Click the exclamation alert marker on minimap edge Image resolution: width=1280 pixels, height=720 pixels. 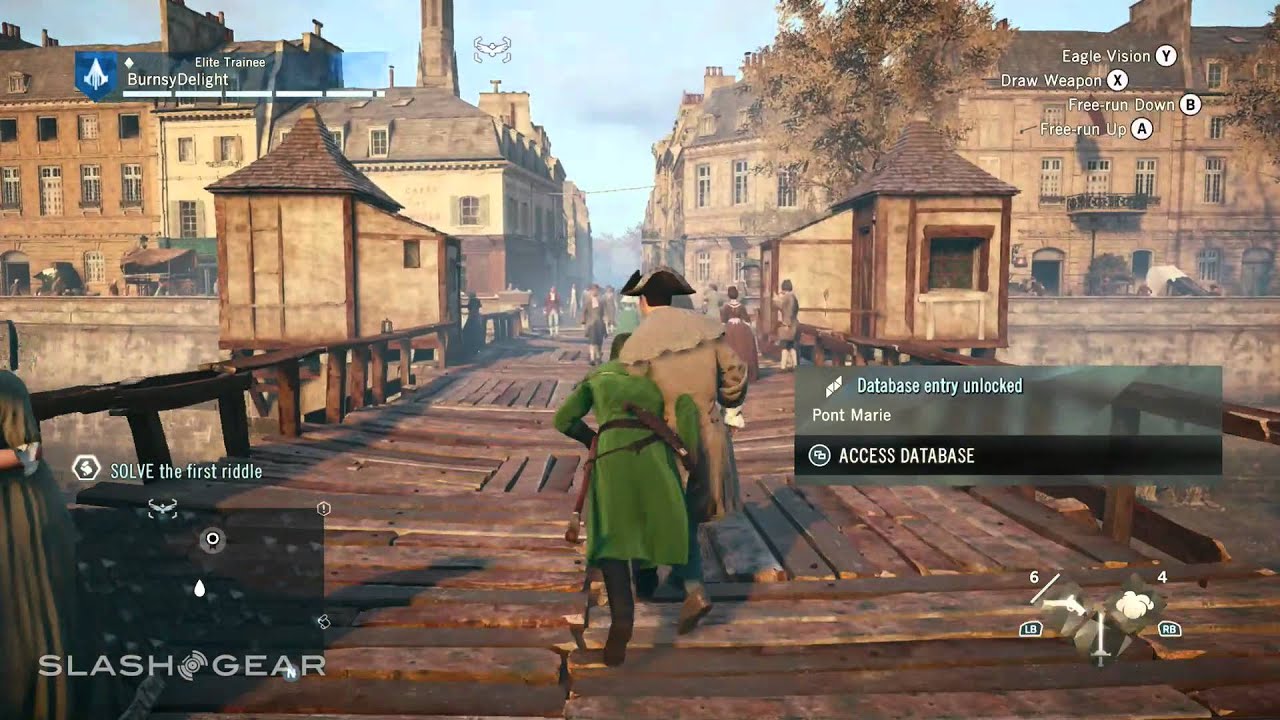(x=323, y=509)
